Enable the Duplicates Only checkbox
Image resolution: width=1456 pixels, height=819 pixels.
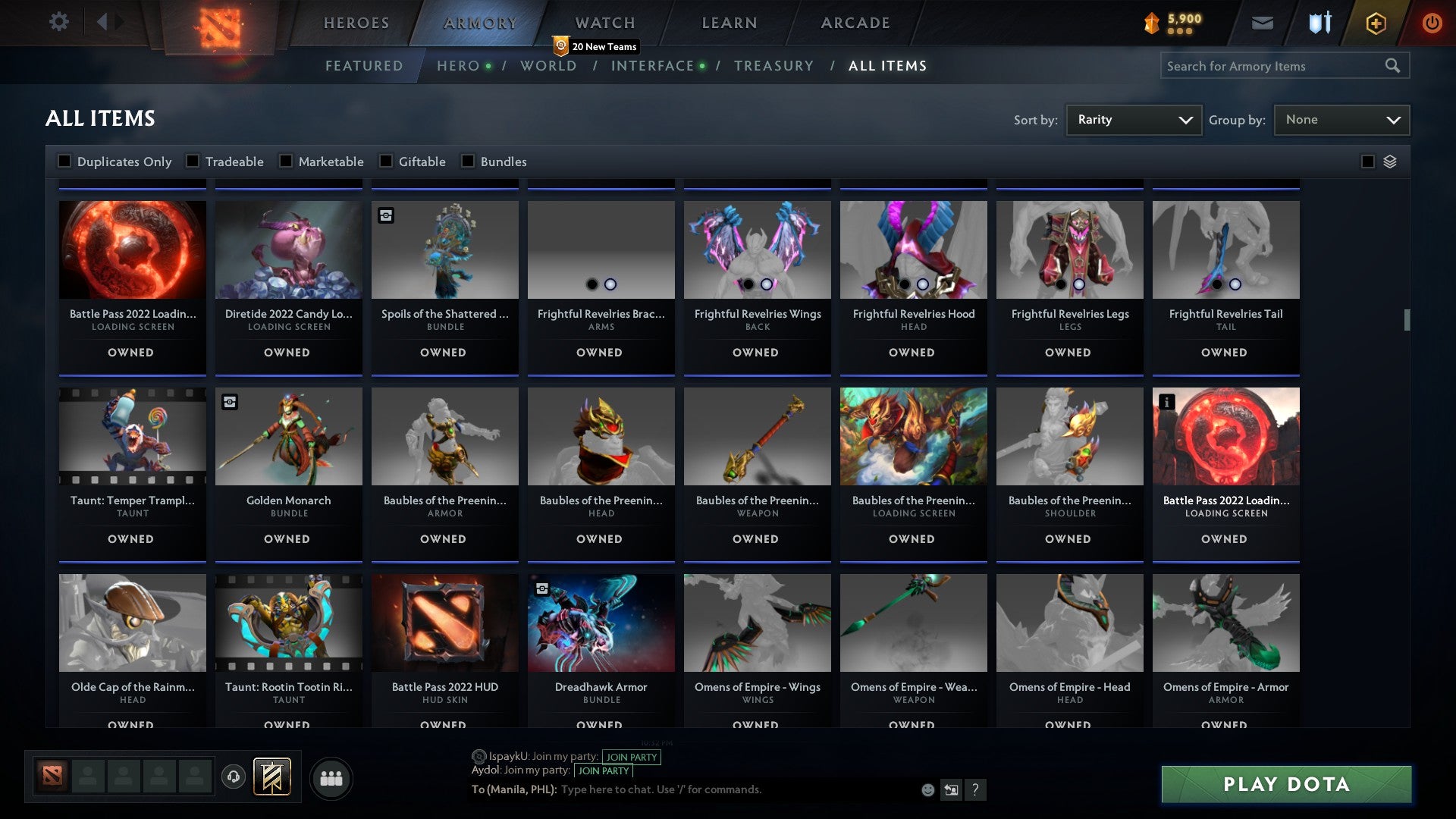(64, 161)
